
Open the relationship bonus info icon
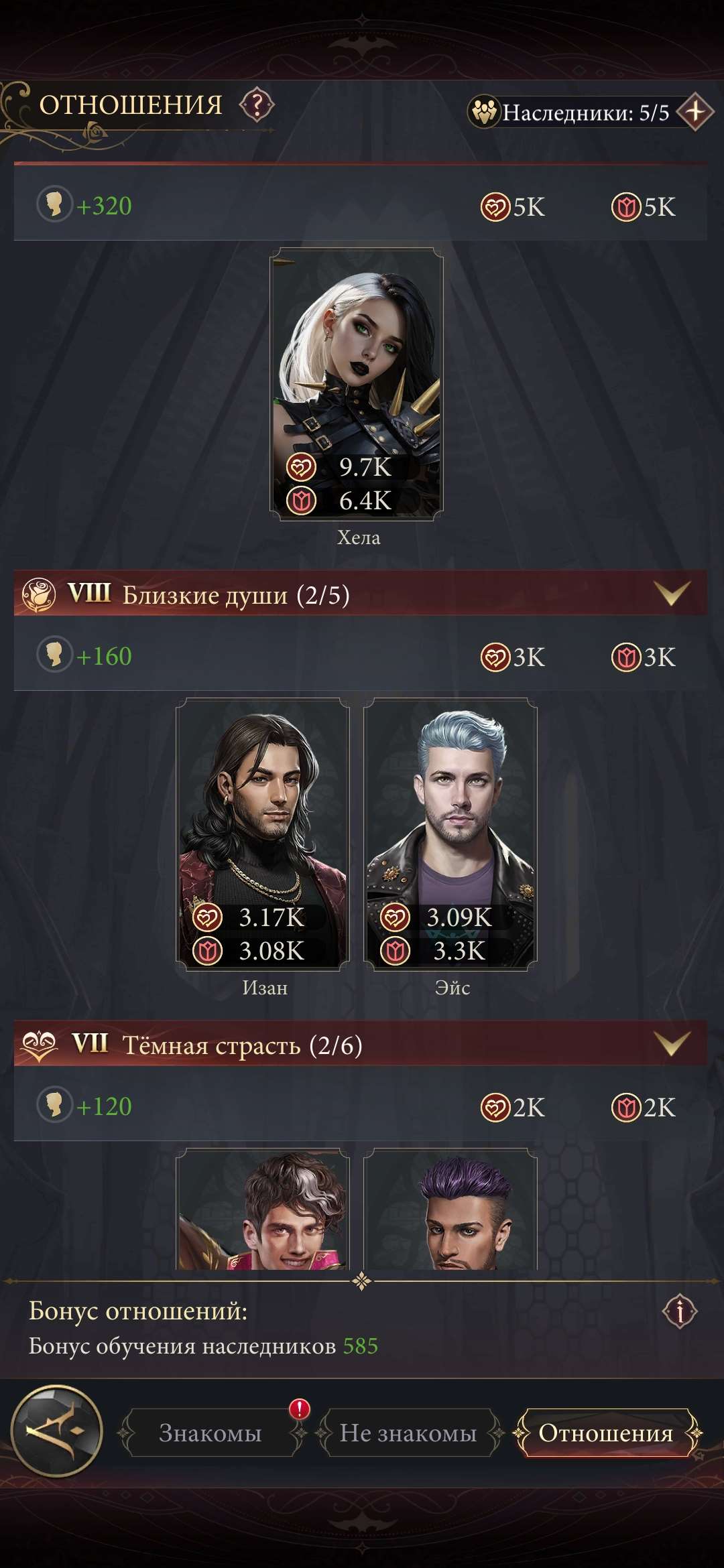680,1311
